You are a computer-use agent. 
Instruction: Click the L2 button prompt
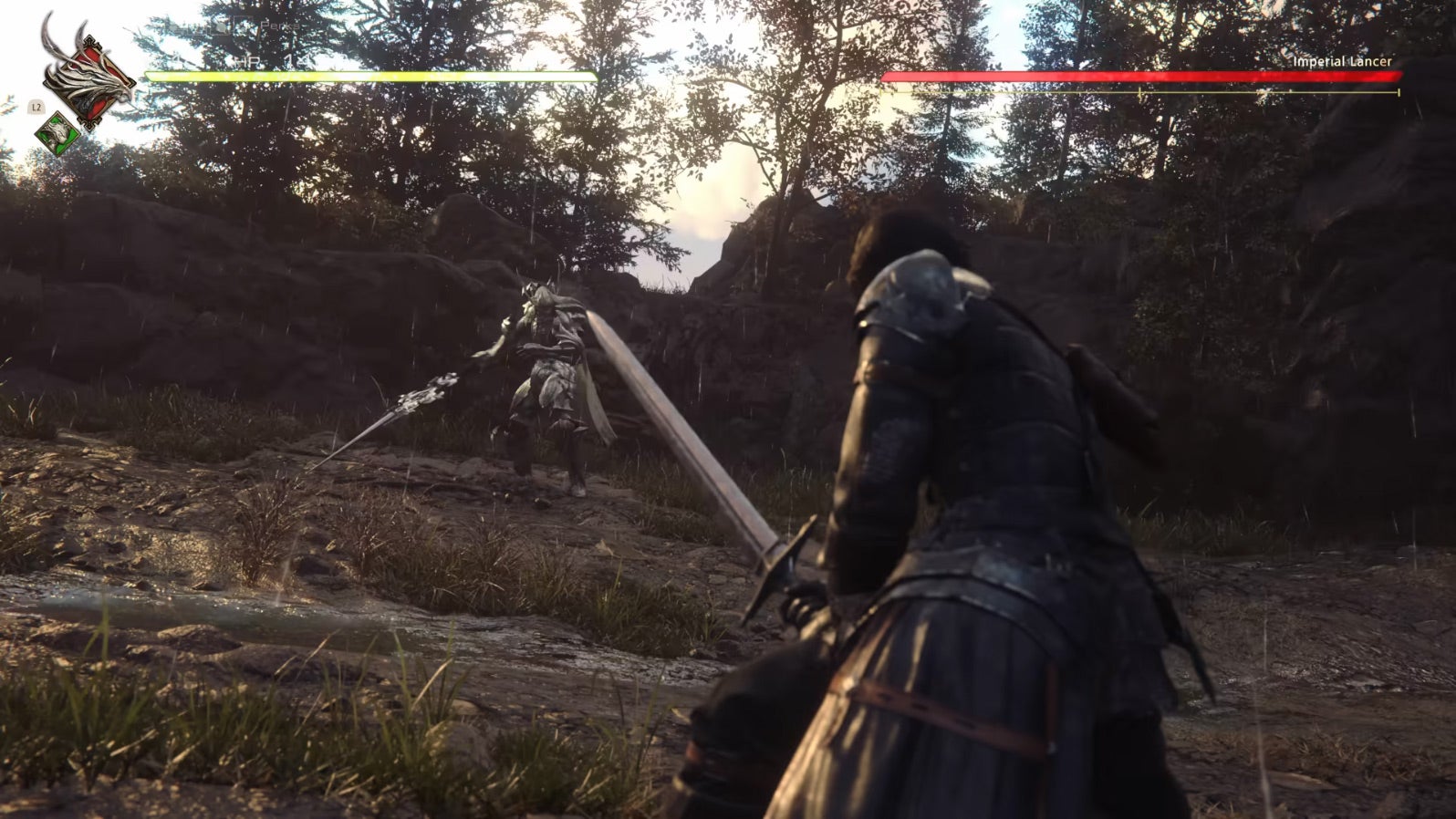[36, 106]
